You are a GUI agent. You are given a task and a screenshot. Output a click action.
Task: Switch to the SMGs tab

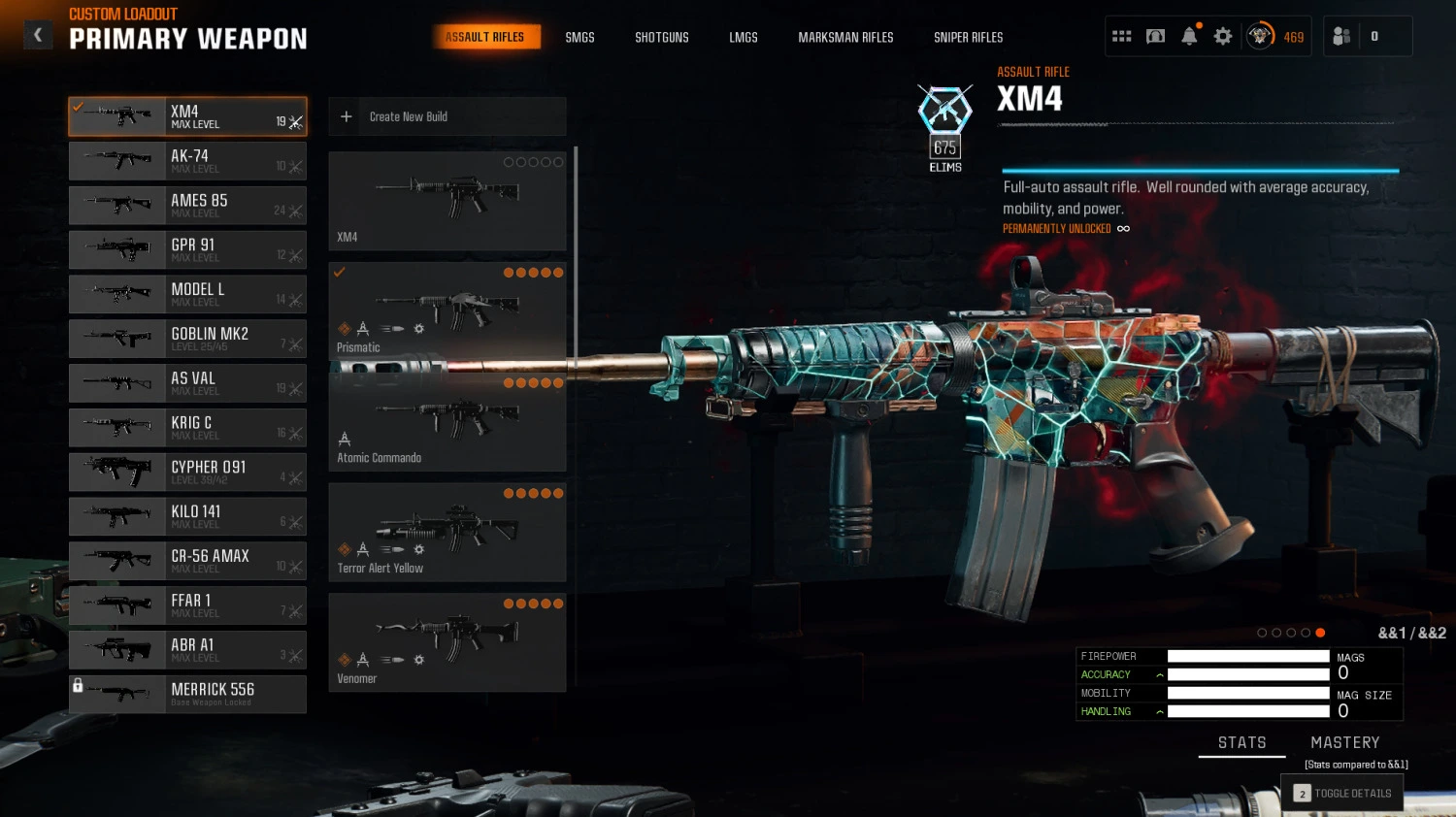(579, 38)
